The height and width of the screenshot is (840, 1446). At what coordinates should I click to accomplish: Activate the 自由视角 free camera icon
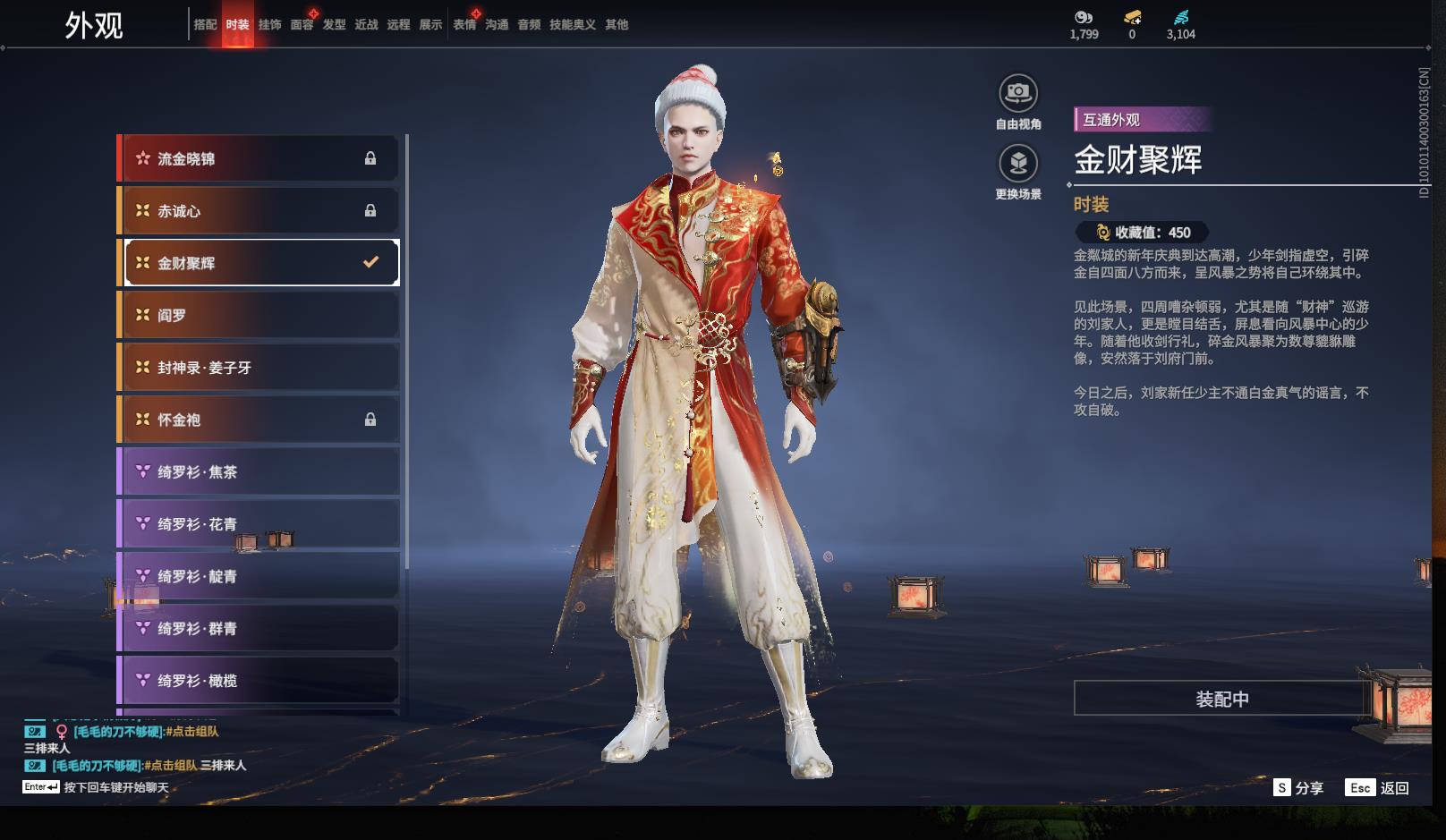[1018, 93]
